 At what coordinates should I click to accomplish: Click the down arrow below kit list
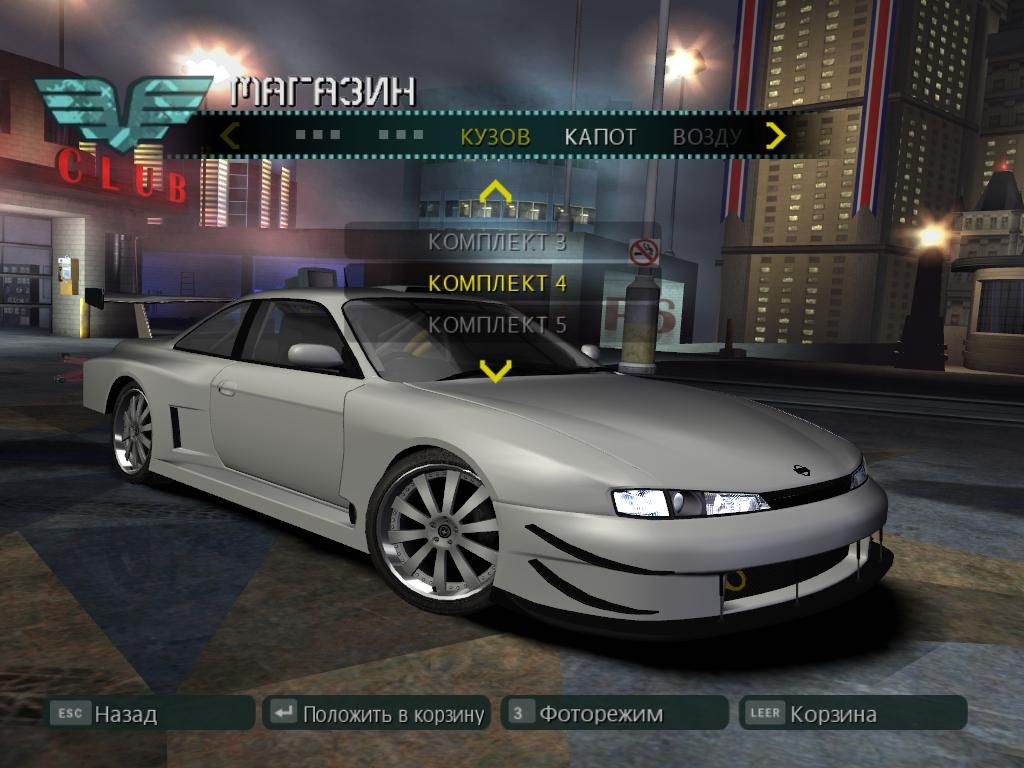495,371
